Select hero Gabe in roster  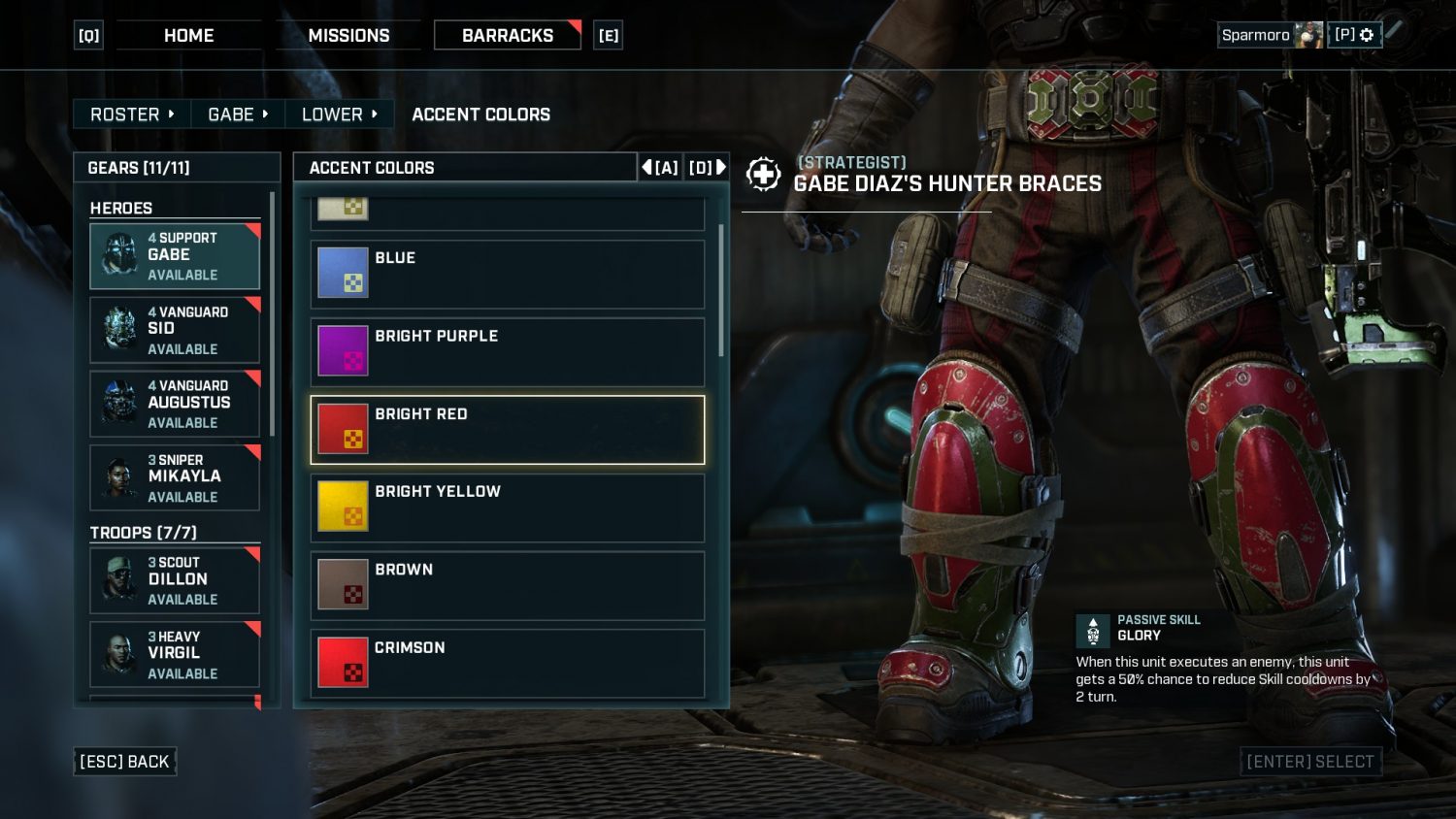pyautogui.click(x=175, y=256)
